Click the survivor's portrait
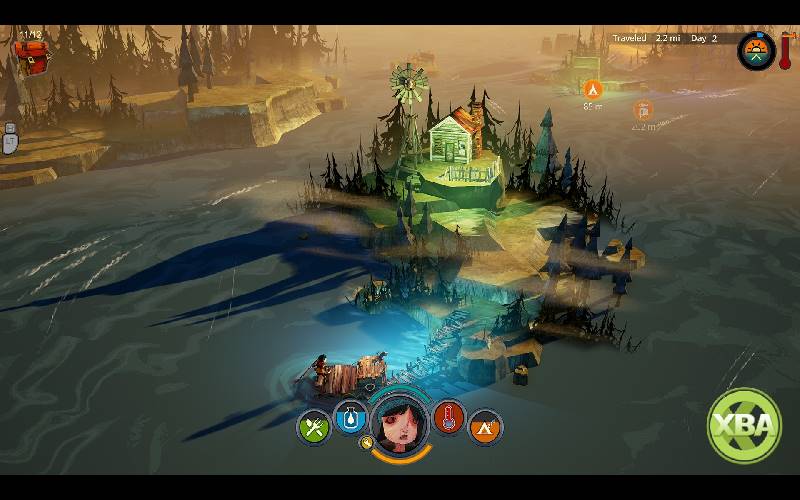This screenshot has width=800, height=500. 400,420
